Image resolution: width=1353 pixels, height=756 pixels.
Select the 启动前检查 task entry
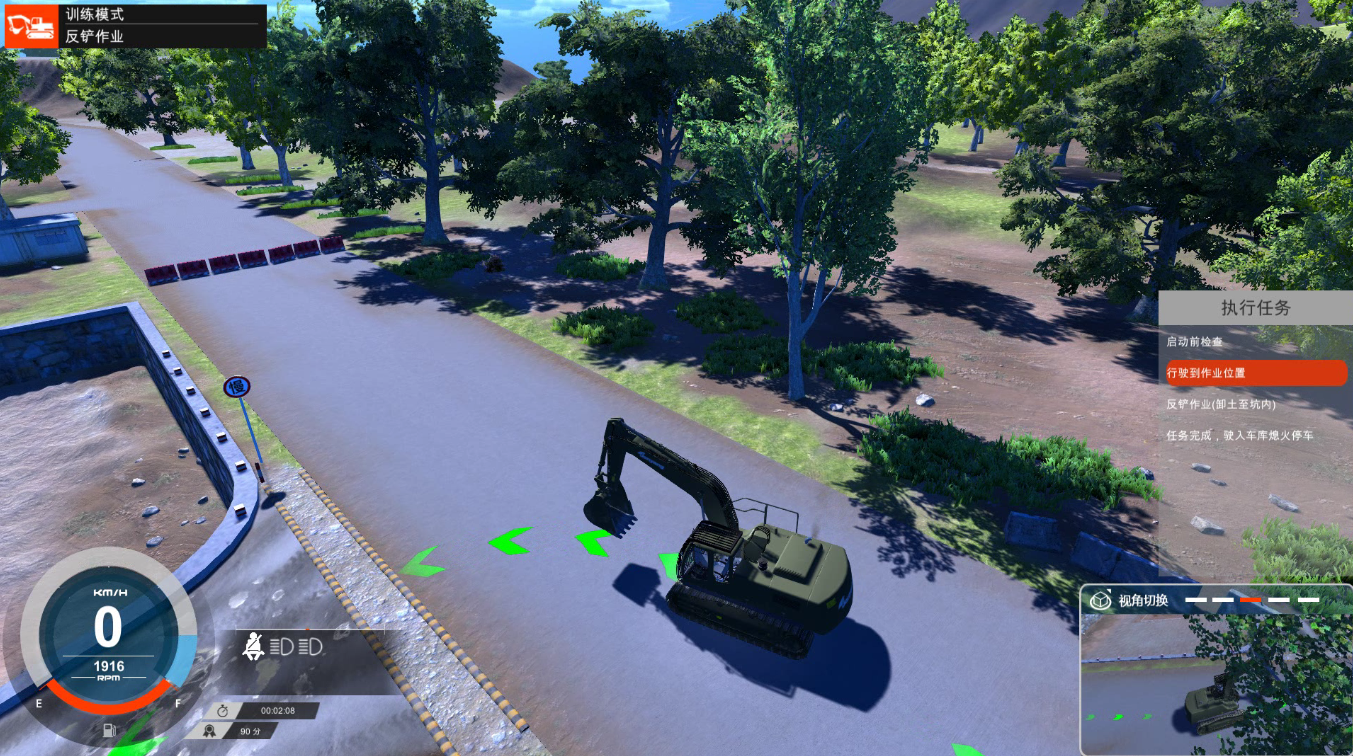coord(1194,342)
